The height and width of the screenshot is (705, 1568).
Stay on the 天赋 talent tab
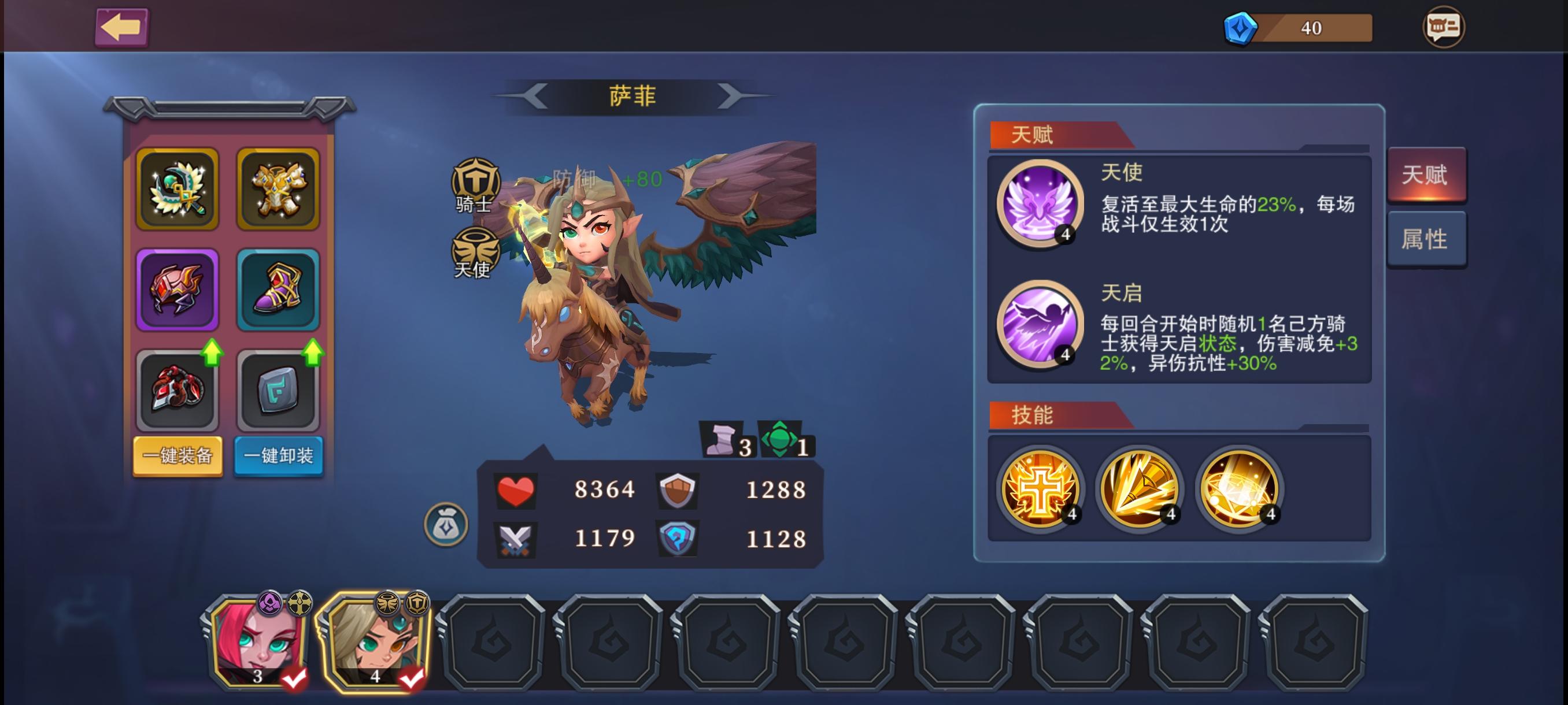point(1428,175)
